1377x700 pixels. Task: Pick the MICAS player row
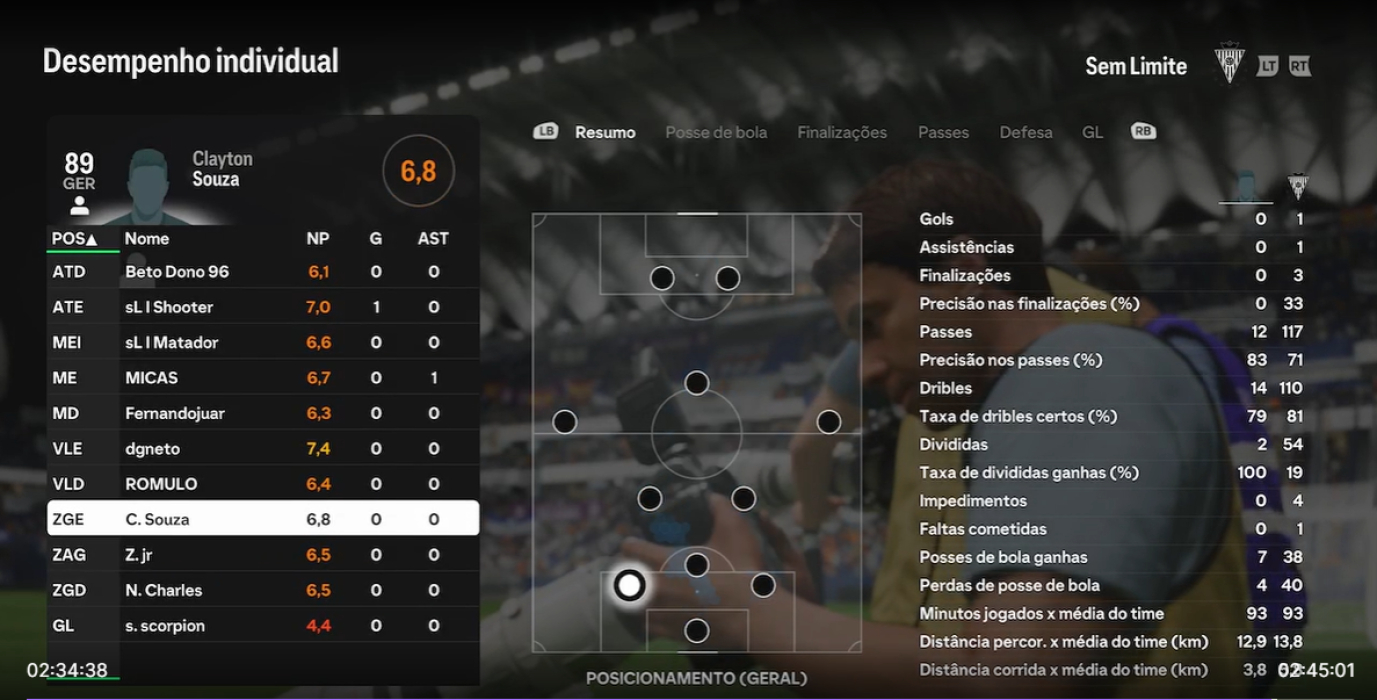[263, 378]
